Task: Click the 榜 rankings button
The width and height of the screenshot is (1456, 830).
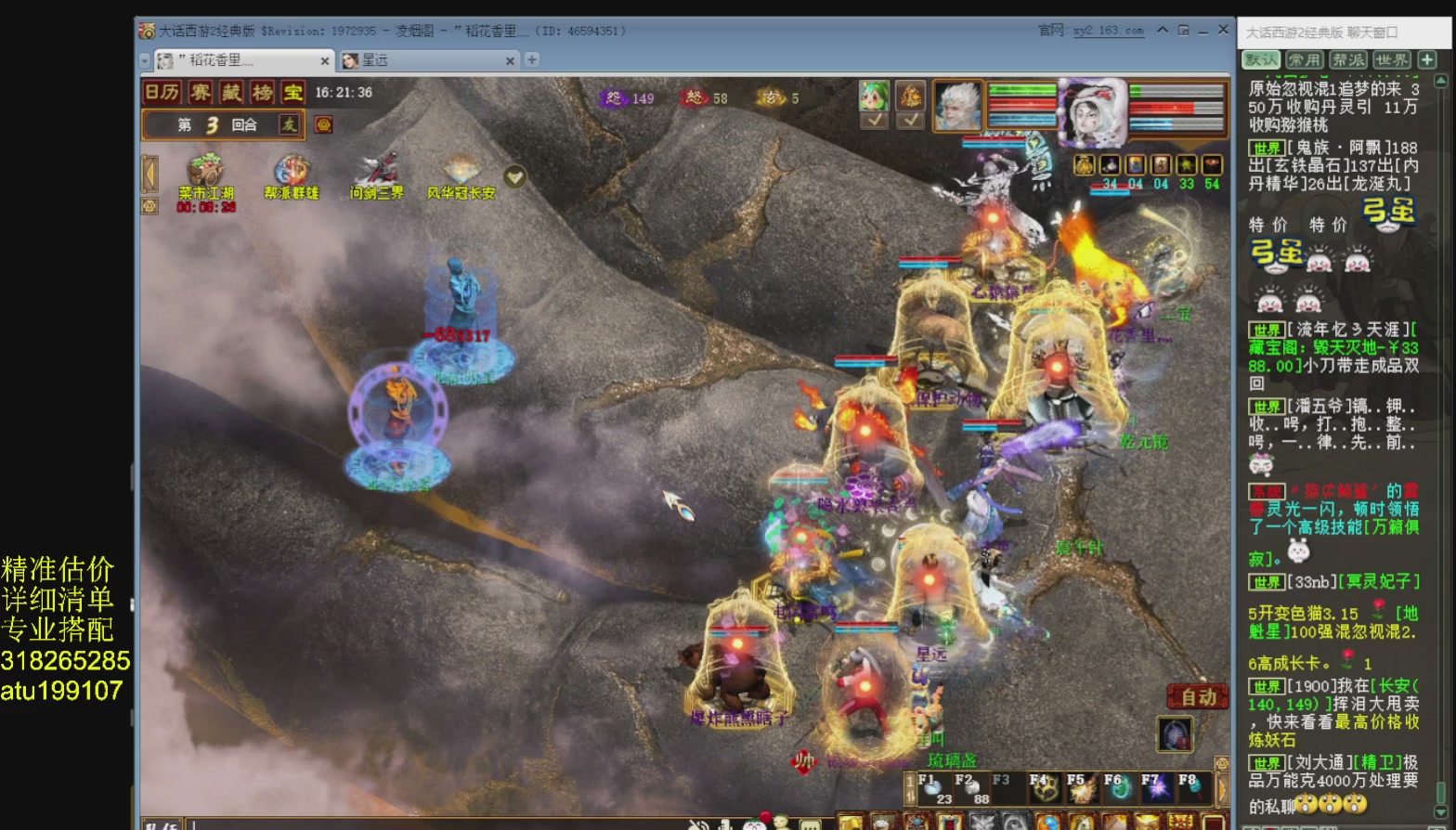Action: 263,92
